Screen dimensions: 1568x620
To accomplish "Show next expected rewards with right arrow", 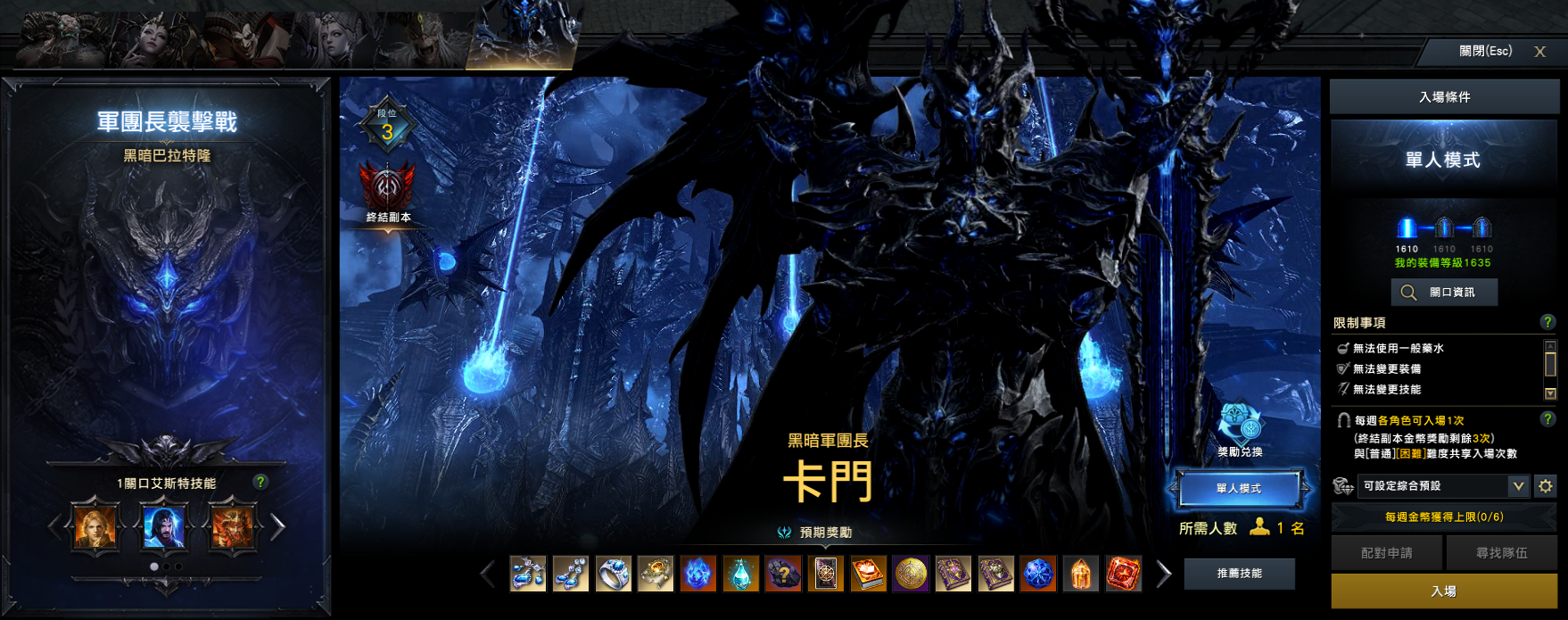I will click(x=1163, y=575).
